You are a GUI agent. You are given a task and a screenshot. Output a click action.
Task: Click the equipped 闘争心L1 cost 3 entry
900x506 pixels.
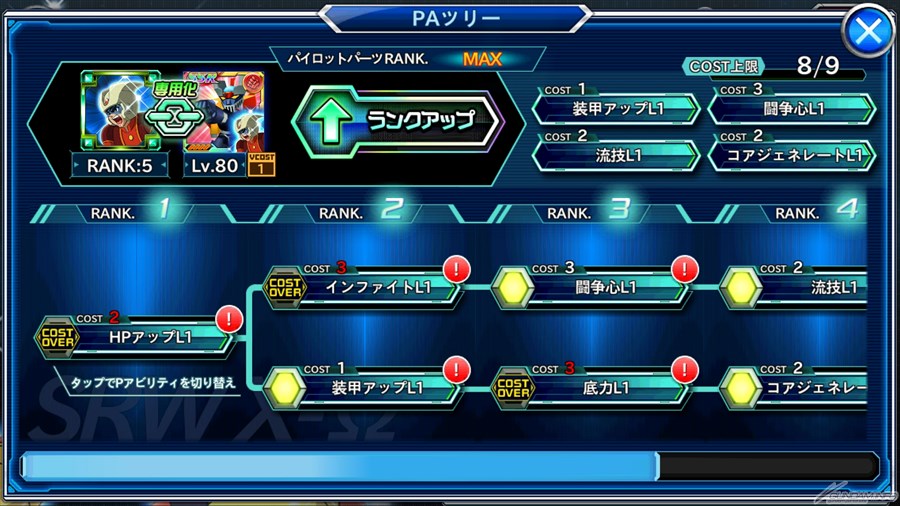[791, 109]
